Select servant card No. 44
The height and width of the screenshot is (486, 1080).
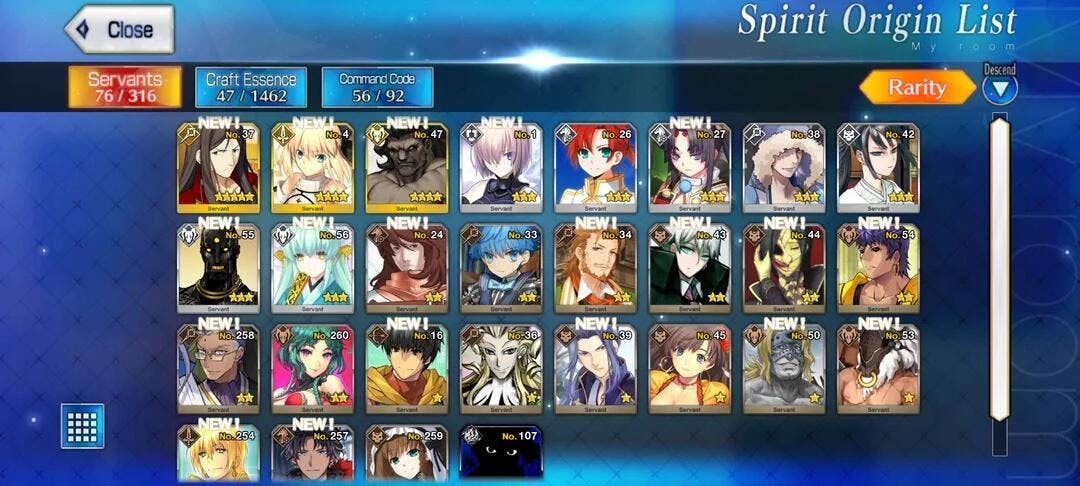tap(784, 268)
